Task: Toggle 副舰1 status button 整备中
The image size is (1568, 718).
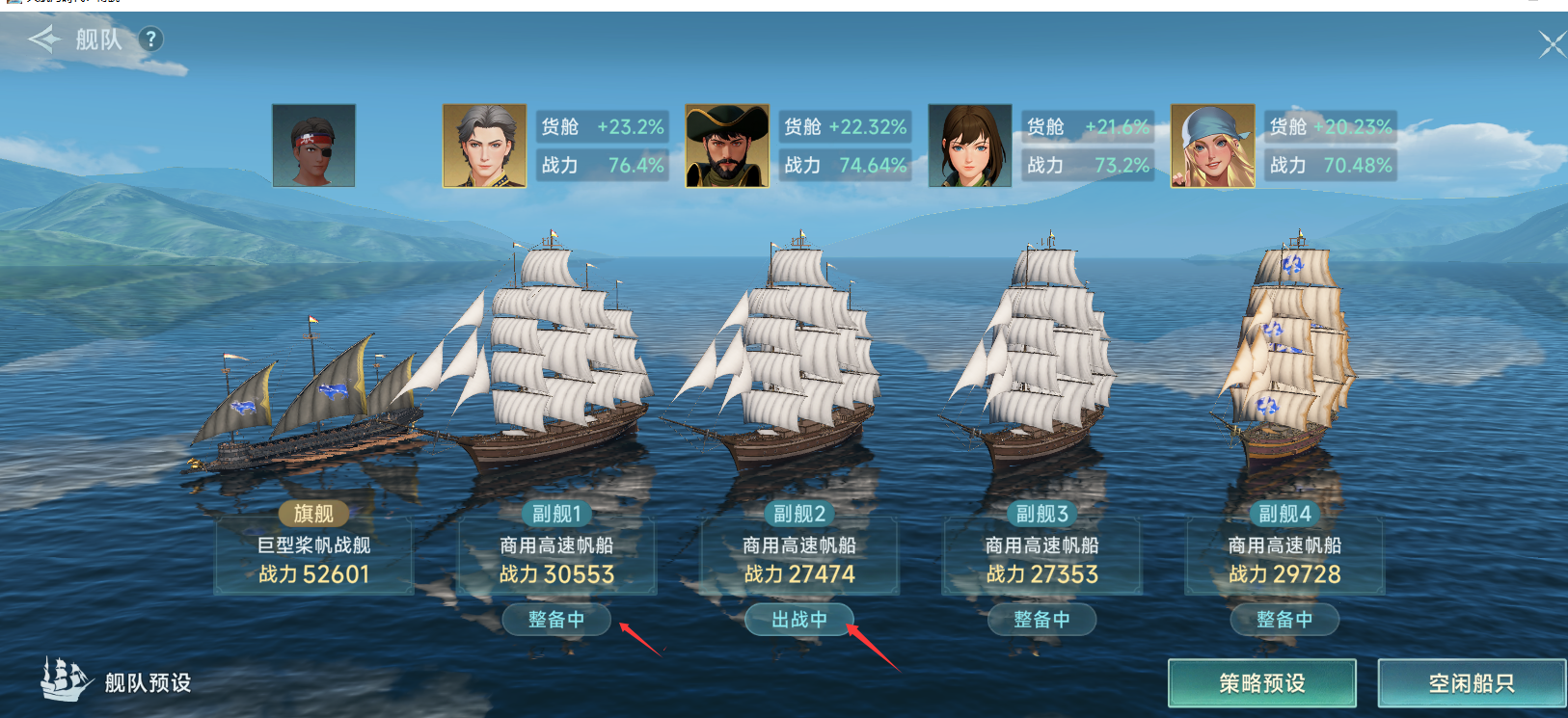Action: tap(556, 621)
